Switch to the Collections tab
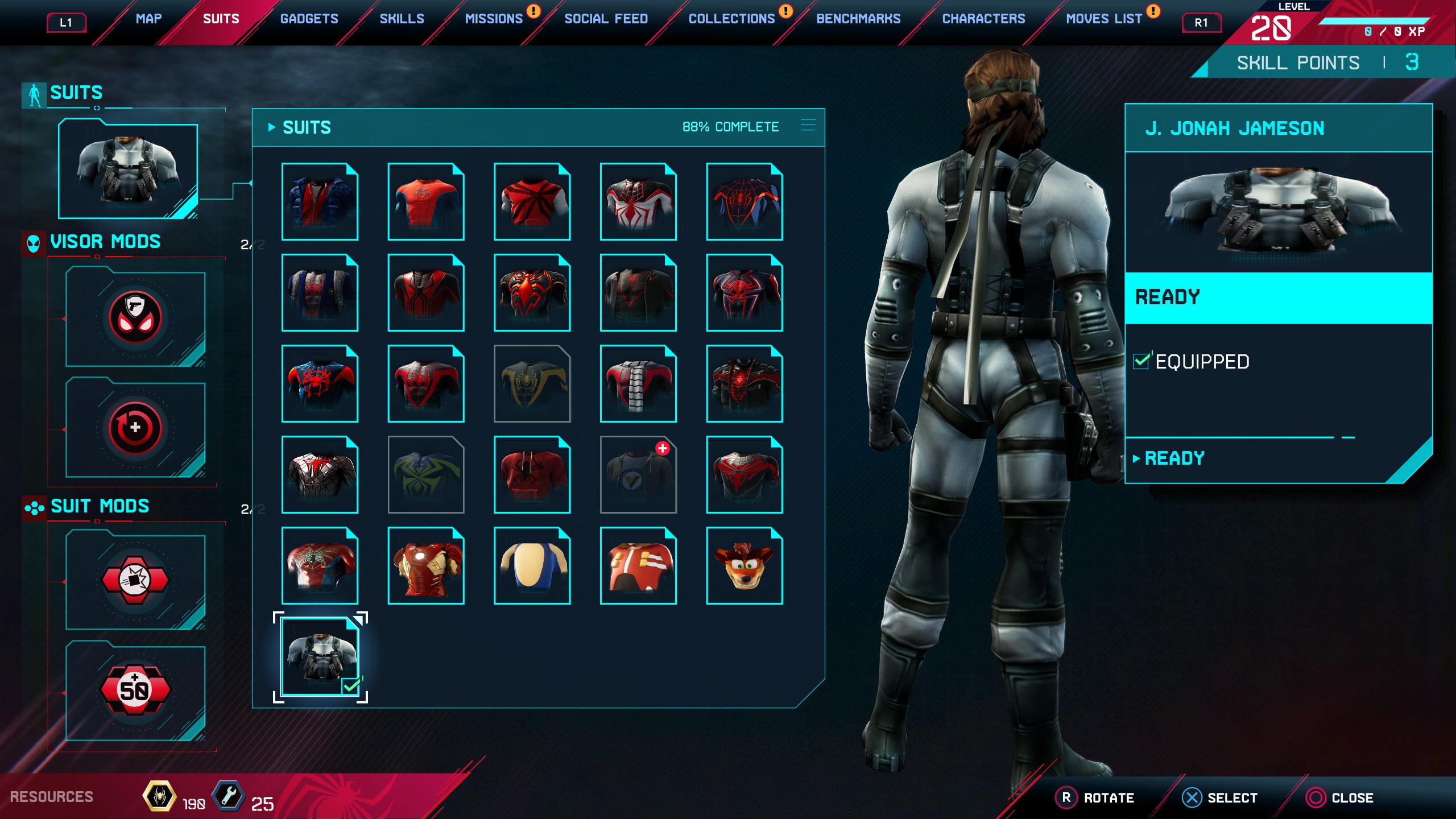 [731, 19]
